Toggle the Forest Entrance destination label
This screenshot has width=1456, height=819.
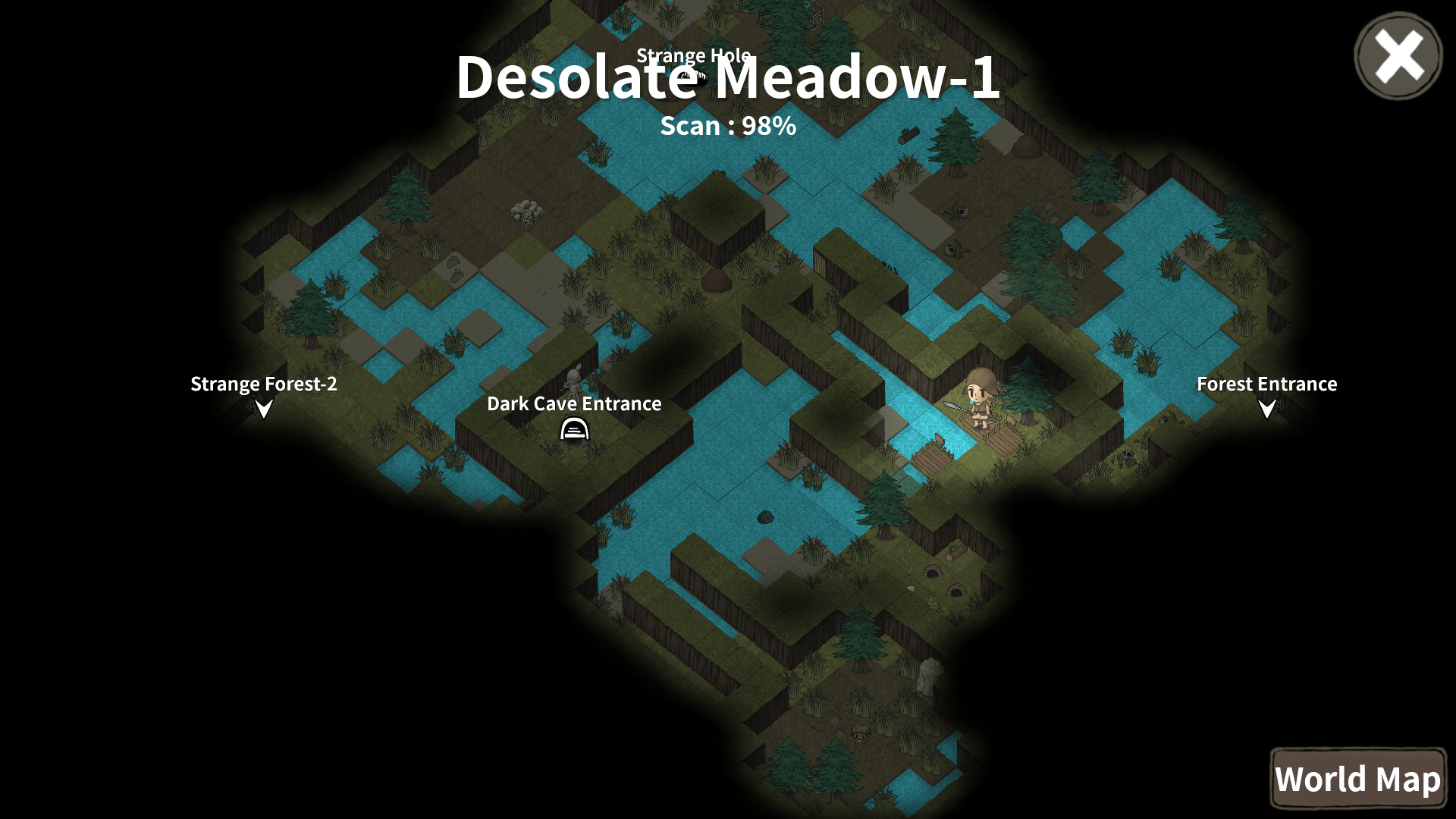point(1266,384)
